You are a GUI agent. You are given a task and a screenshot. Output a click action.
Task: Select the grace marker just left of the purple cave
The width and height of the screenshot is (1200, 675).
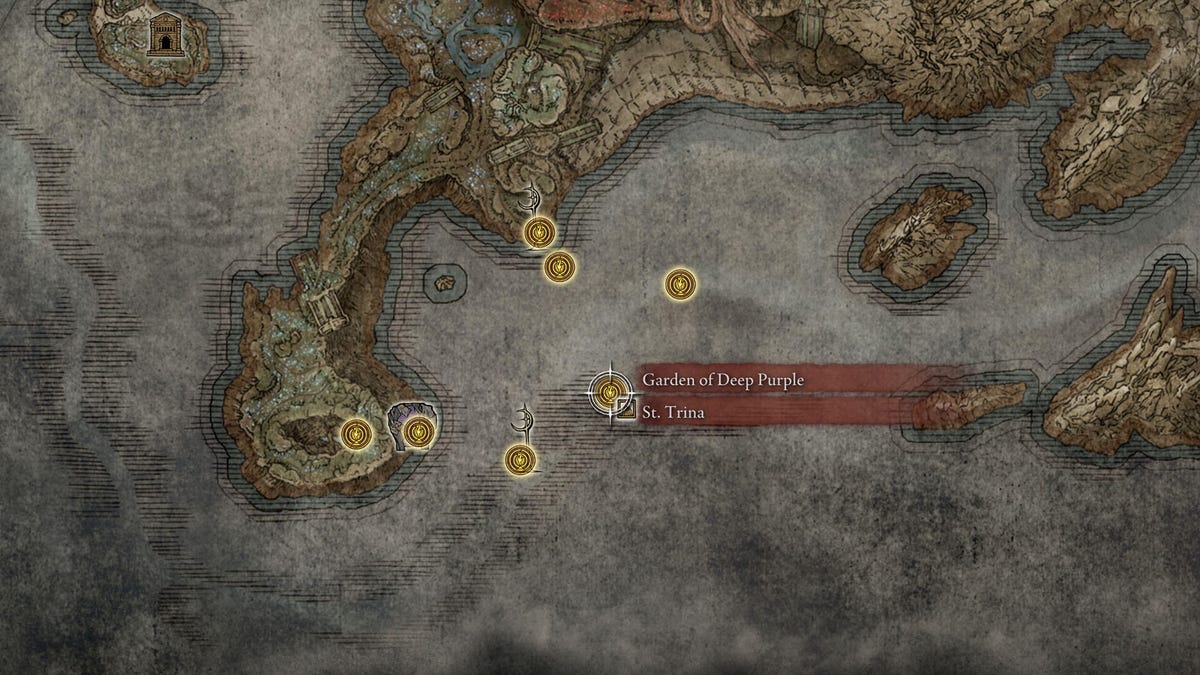tap(356, 434)
